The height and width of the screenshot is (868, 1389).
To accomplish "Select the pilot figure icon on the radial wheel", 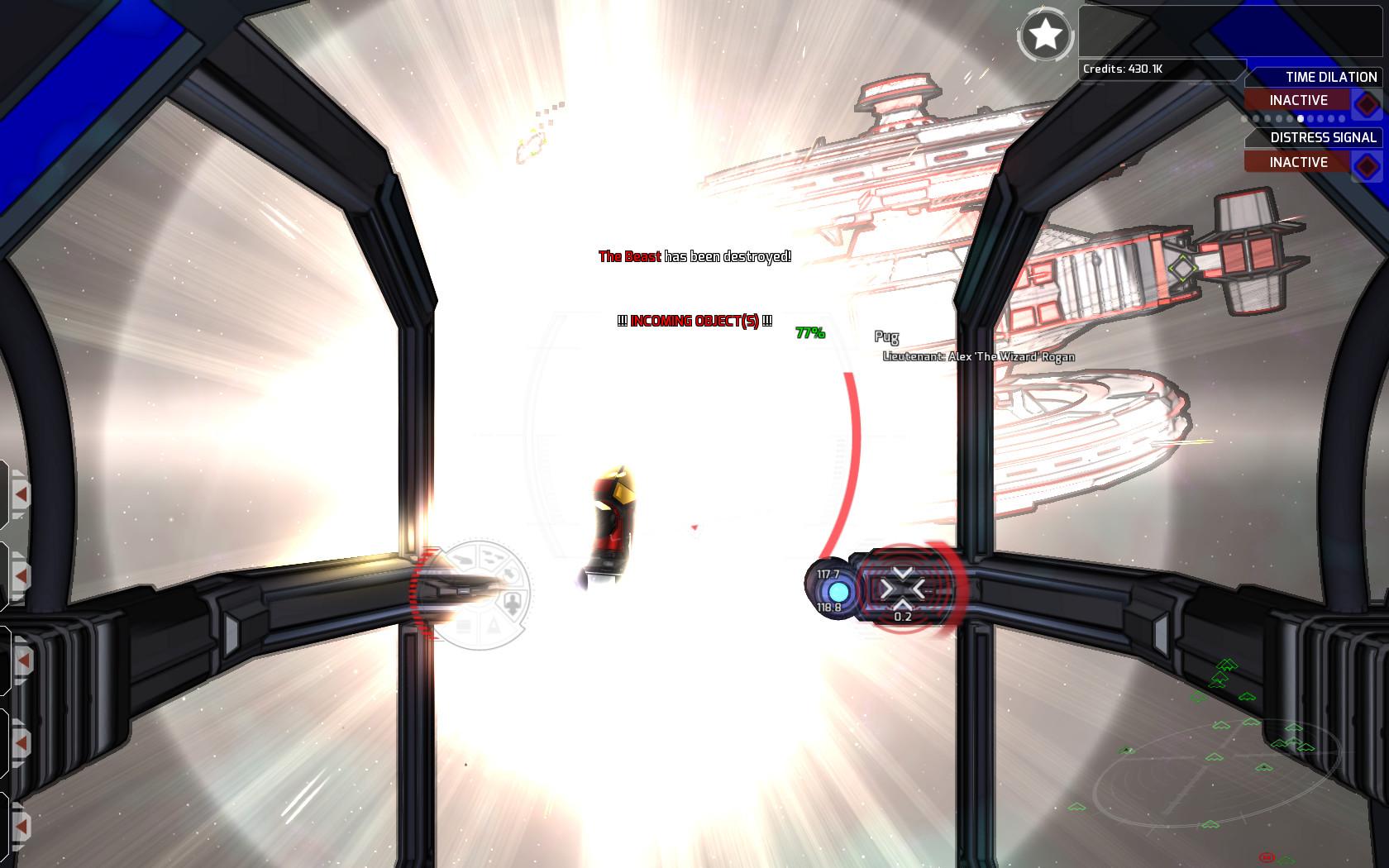I will [x=513, y=602].
